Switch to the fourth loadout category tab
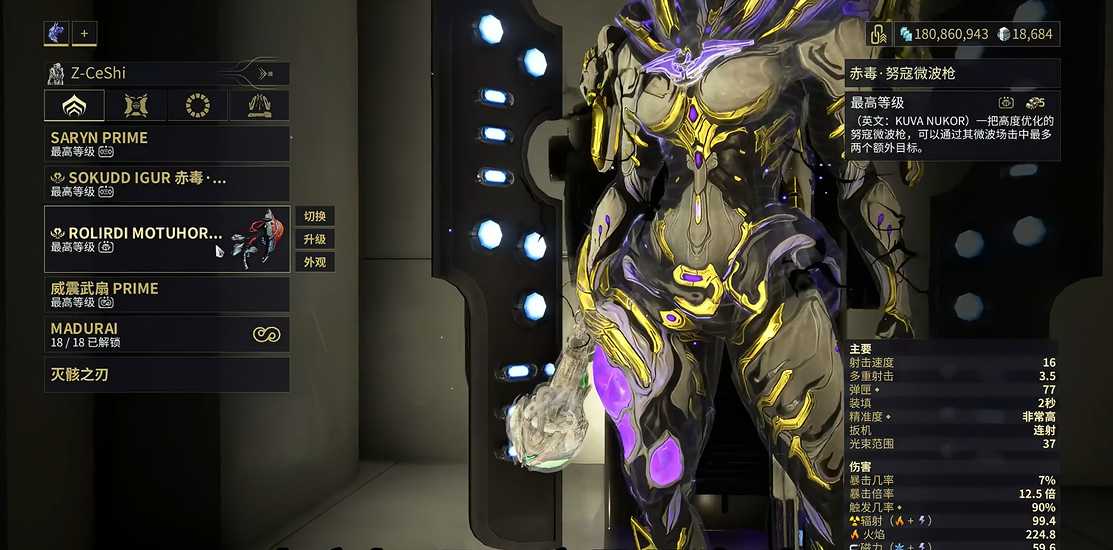 pyautogui.click(x=259, y=105)
